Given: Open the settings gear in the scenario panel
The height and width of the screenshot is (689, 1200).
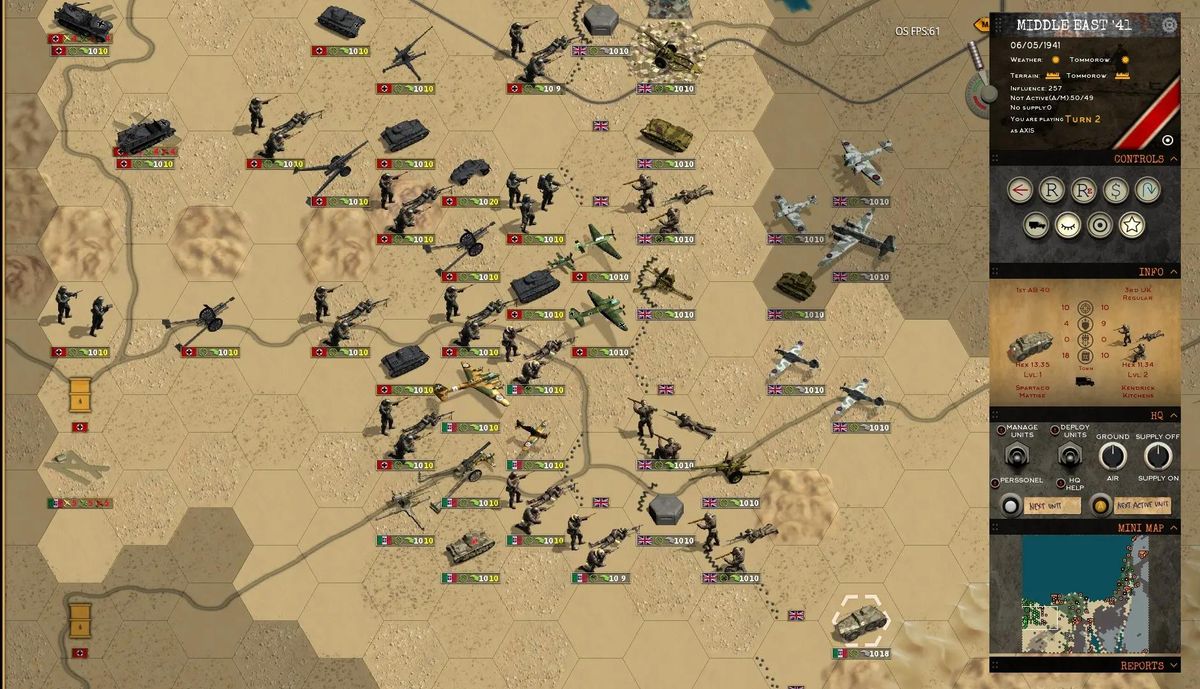Looking at the screenshot, I should pos(1169,25).
